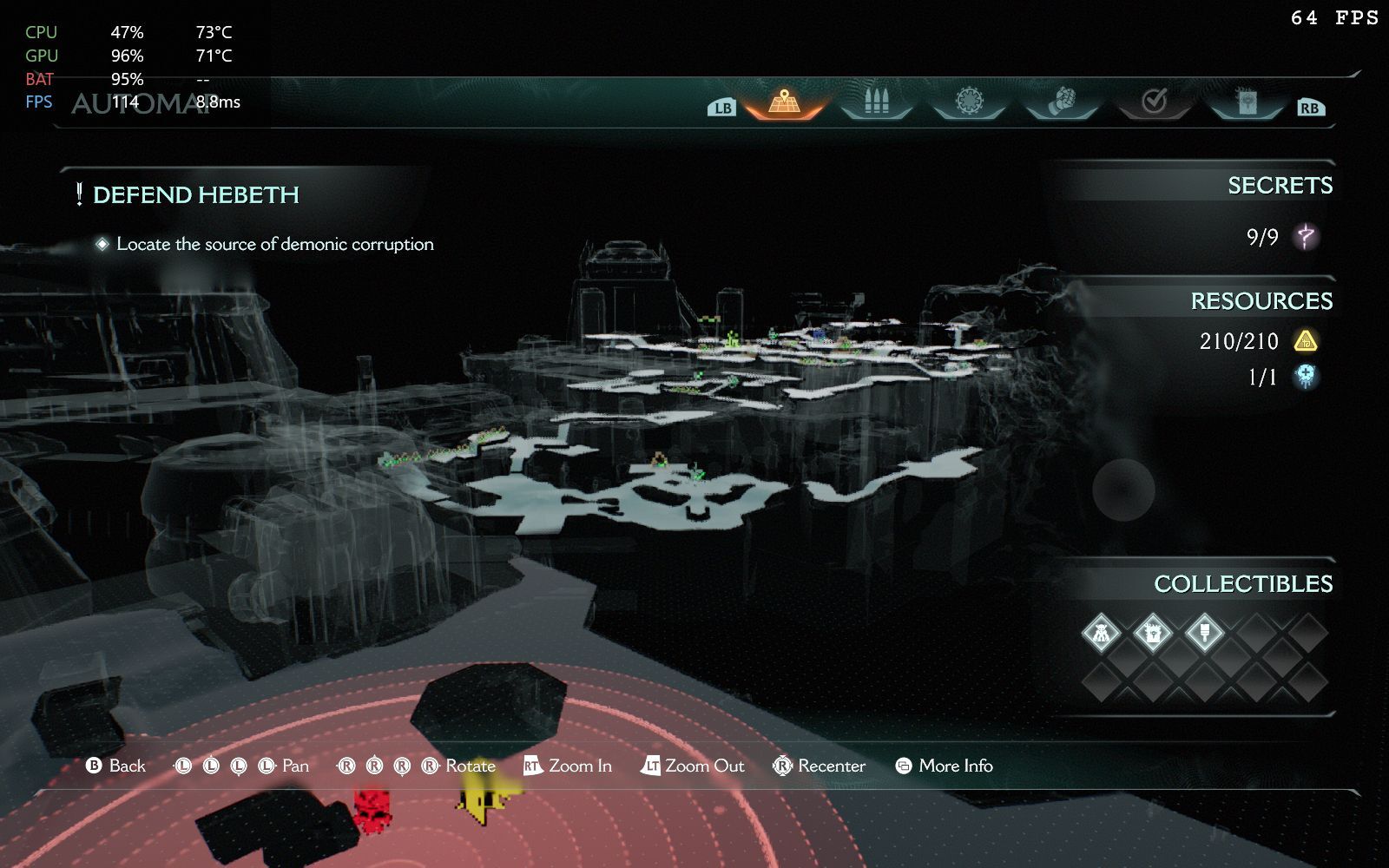Click Zoom In on the automap
Screen dimensions: 1389x868
(568, 766)
